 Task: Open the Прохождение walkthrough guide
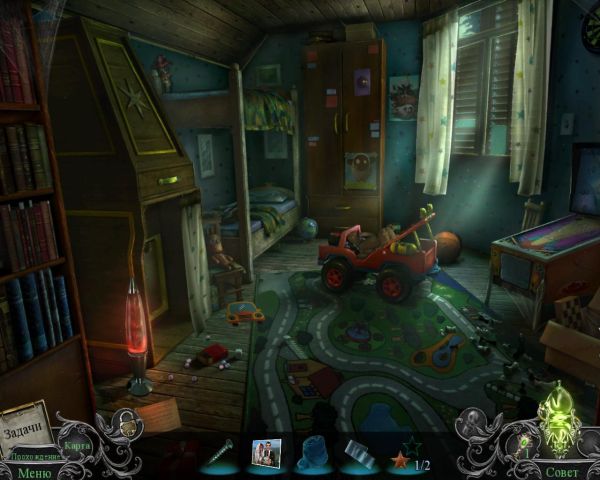click(30, 456)
